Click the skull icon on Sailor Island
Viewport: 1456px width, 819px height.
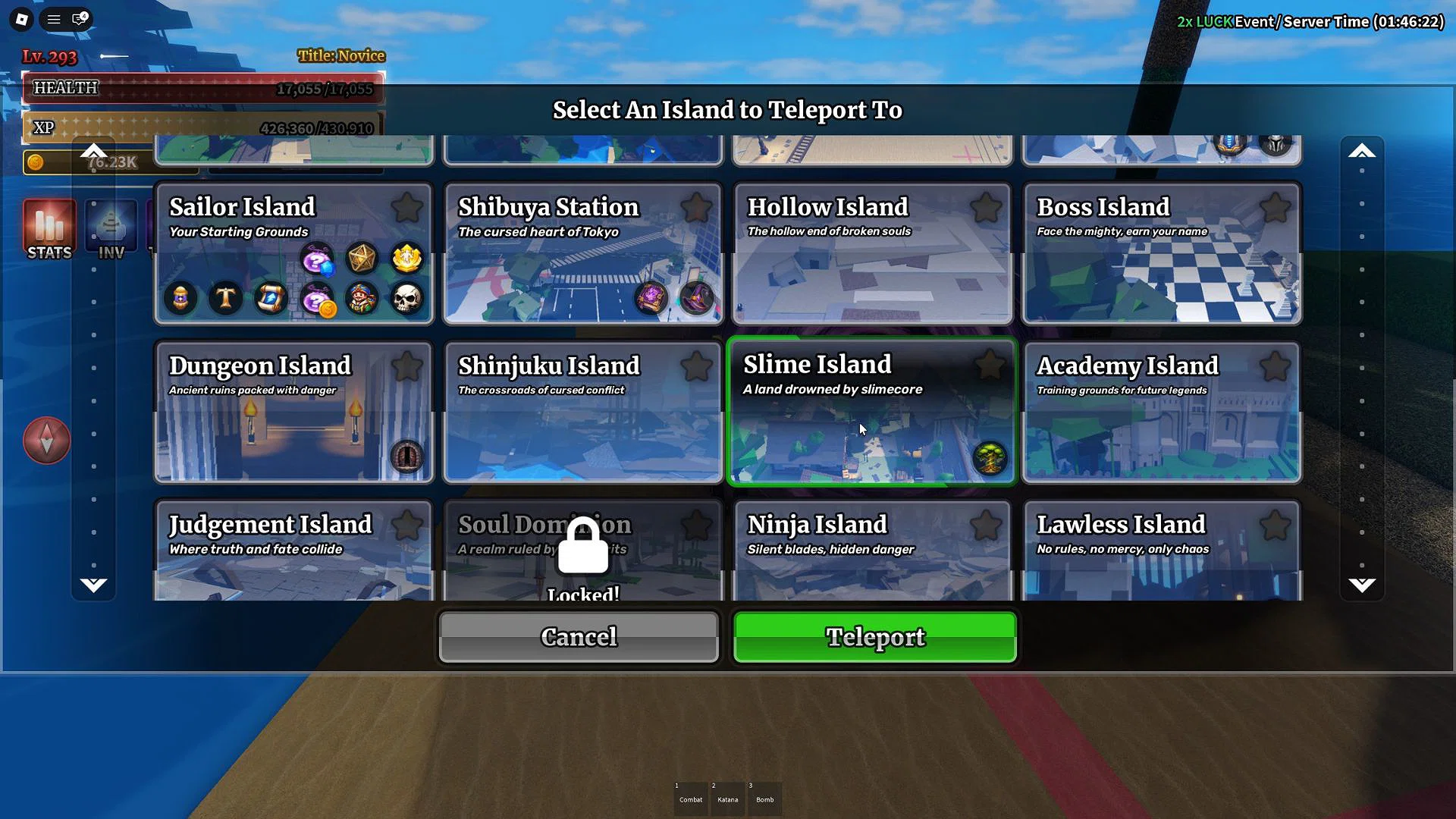click(x=406, y=298)
